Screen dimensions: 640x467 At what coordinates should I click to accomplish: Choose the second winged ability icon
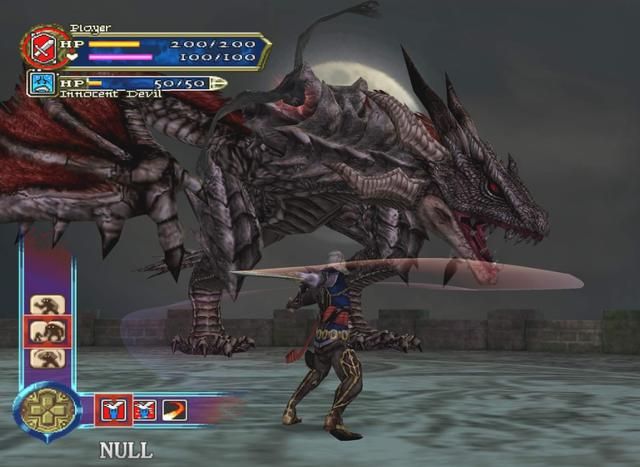pos(144,409)
